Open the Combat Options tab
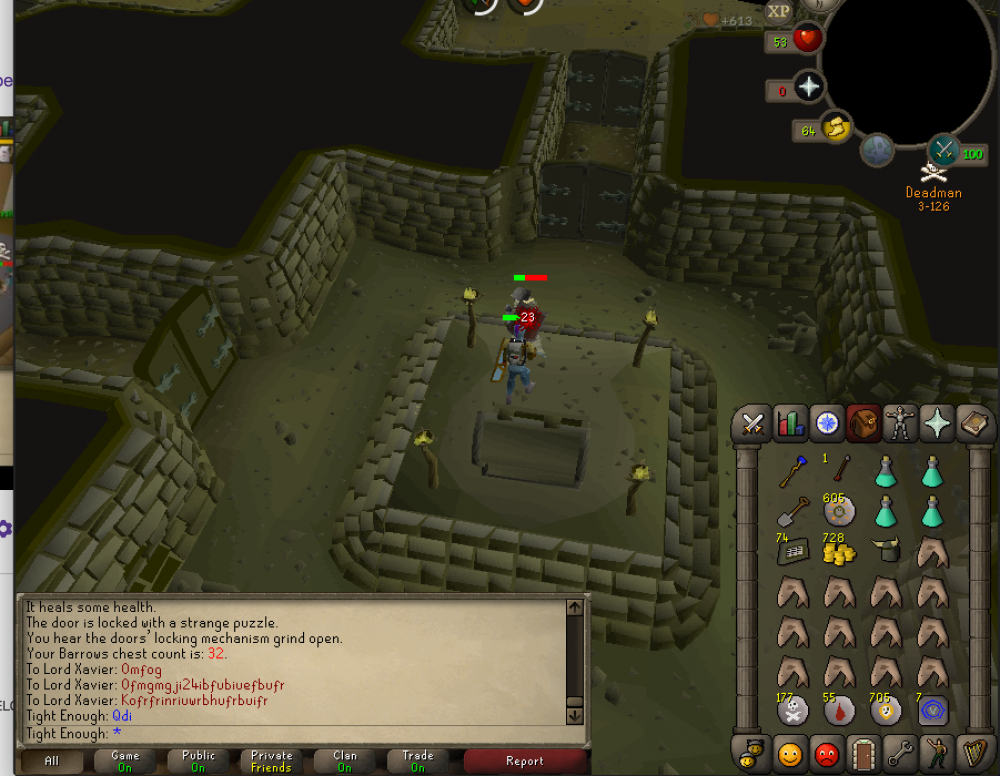This screenshot has height=776, width=1000. [x=752, y=423]
